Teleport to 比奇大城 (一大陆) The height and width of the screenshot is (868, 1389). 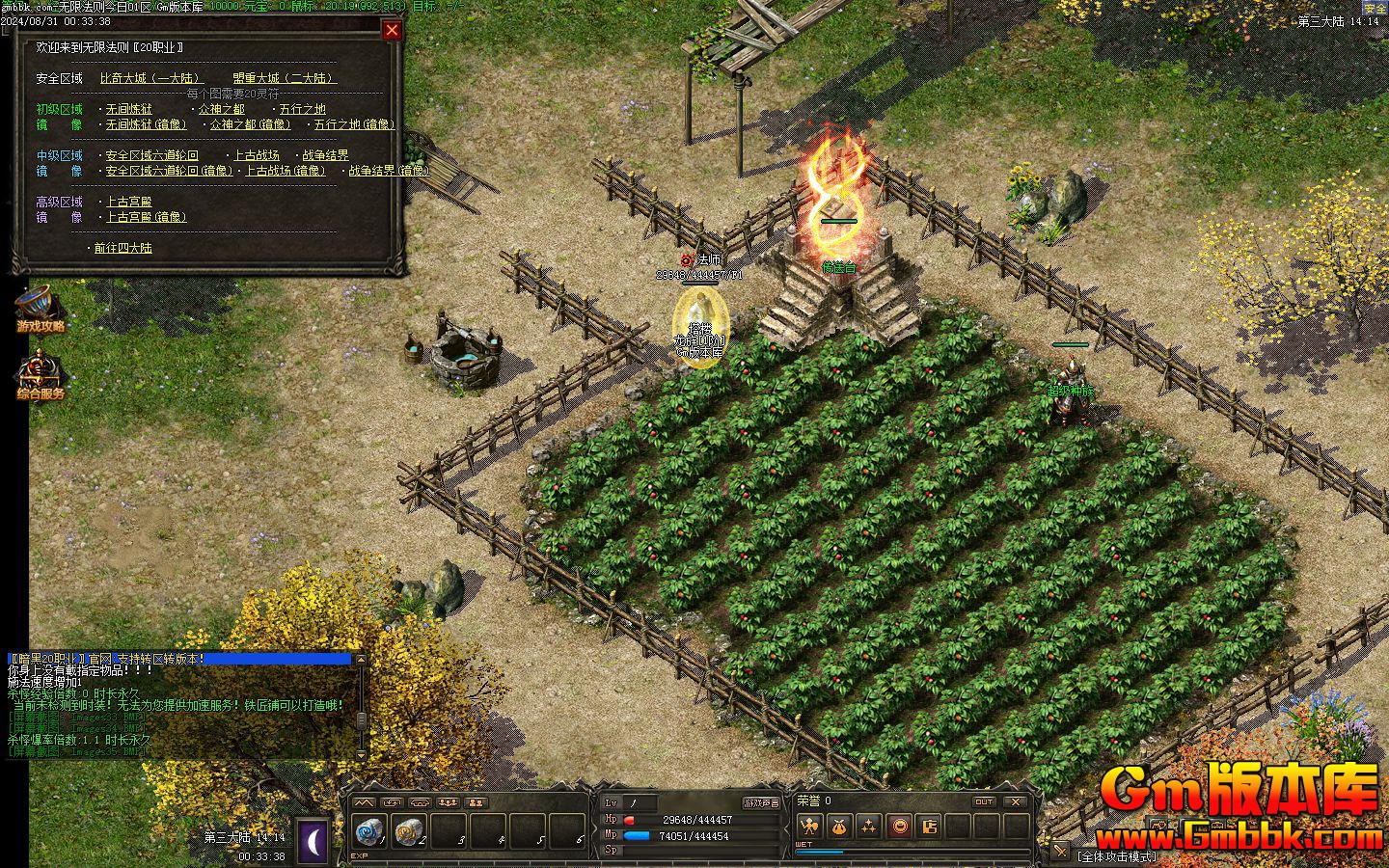[150, 78]
